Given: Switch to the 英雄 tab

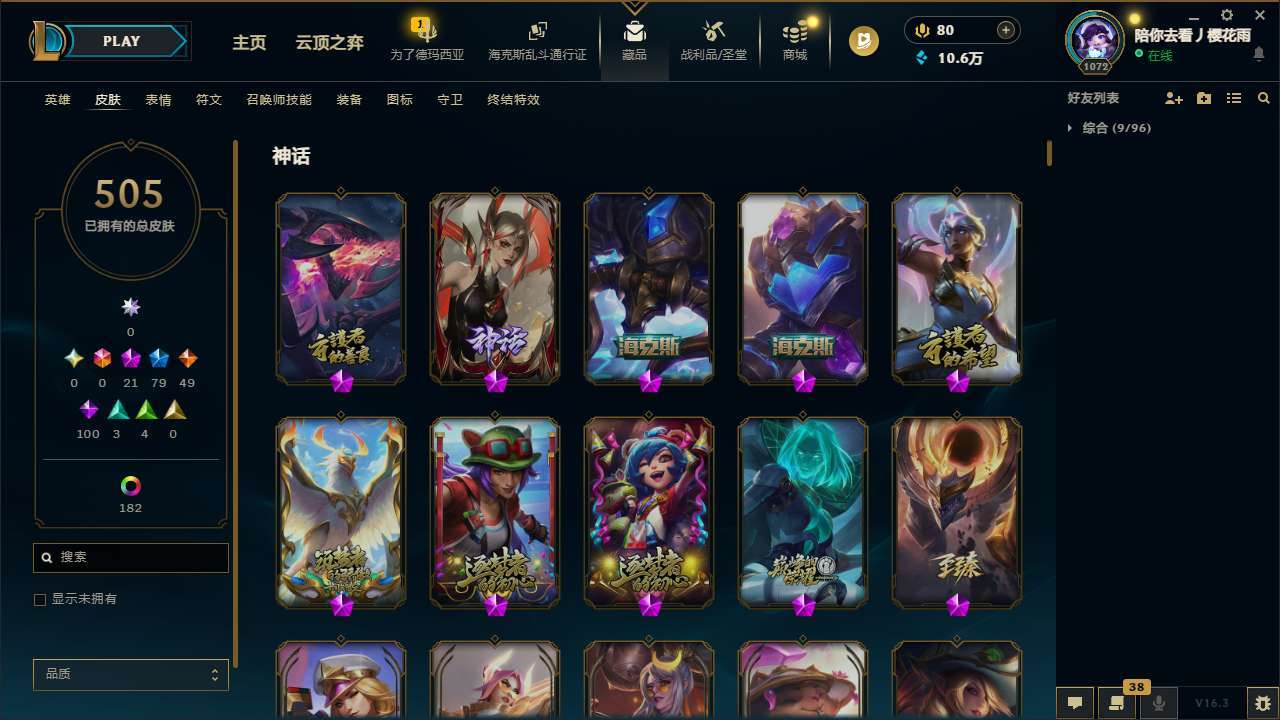Looking at the screenshot, I should pos(57,99).
